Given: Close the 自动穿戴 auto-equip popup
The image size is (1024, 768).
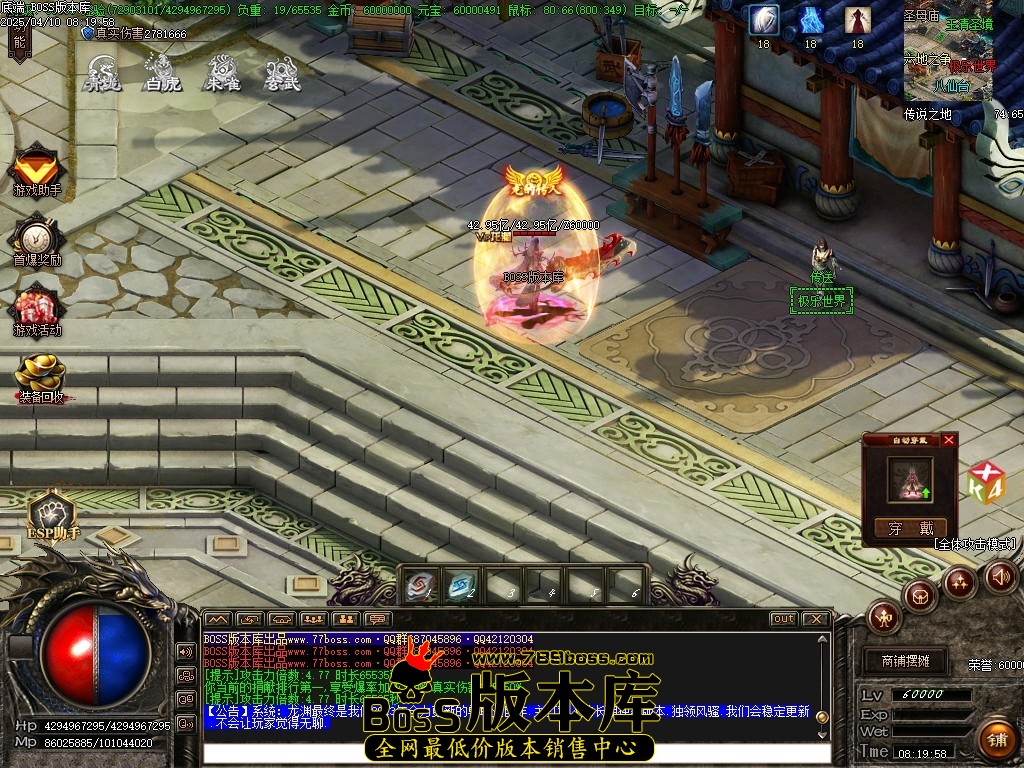Looking at the screenshot, I should pos(949,439).
